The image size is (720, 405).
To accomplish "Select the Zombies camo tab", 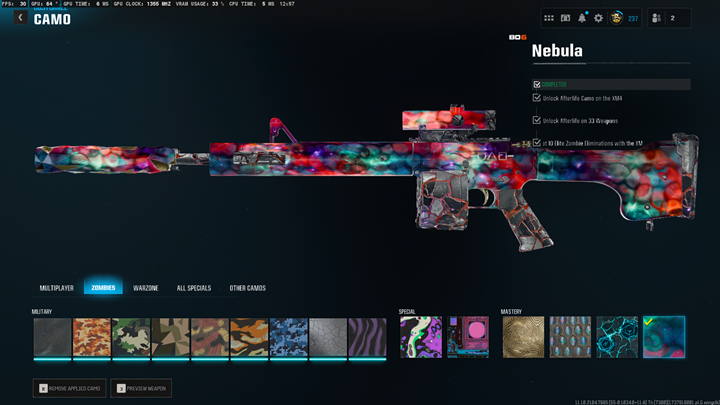I will tap(103, 288).
